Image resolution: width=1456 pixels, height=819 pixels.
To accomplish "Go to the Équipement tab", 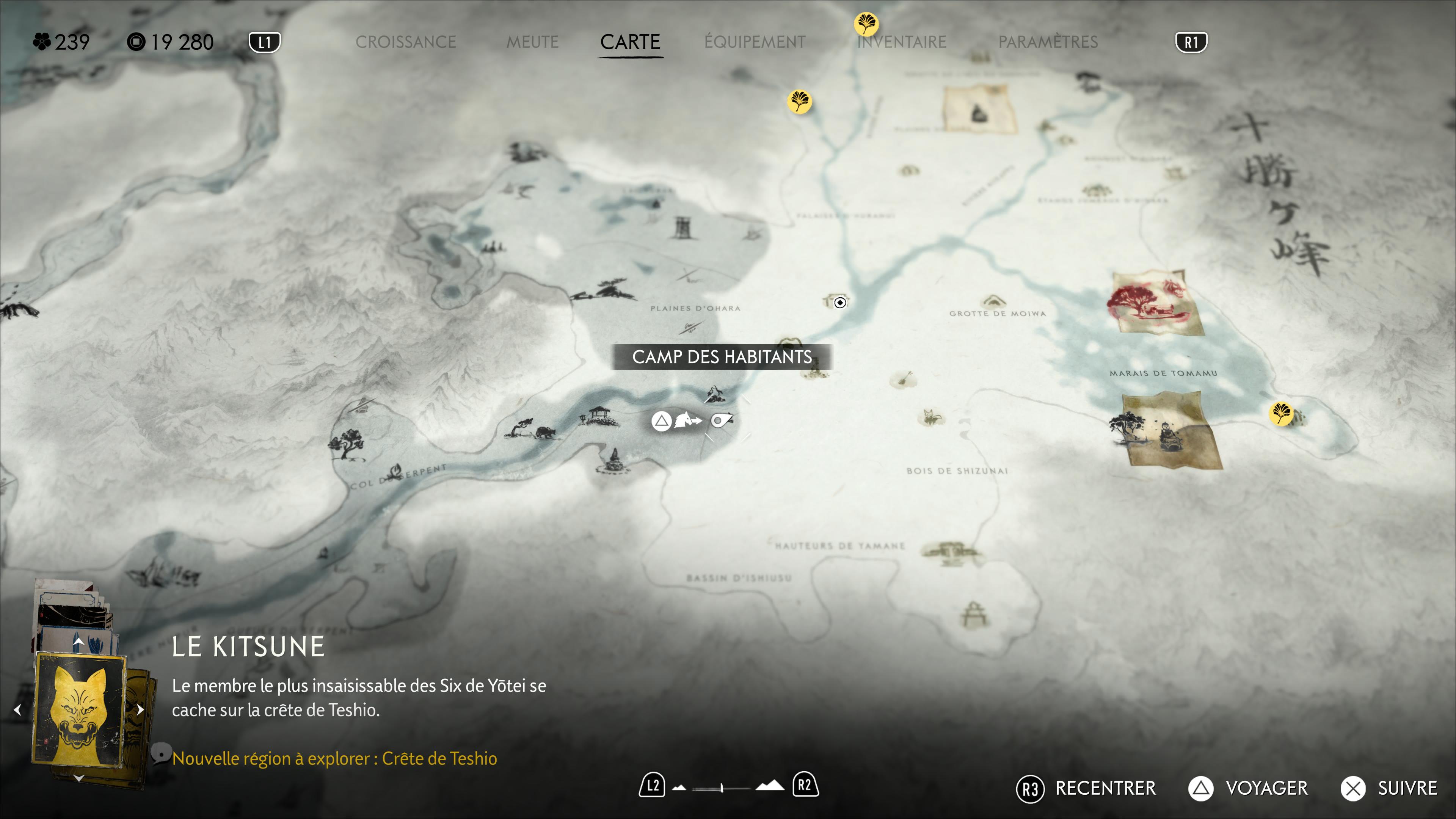I will (755, 42).
